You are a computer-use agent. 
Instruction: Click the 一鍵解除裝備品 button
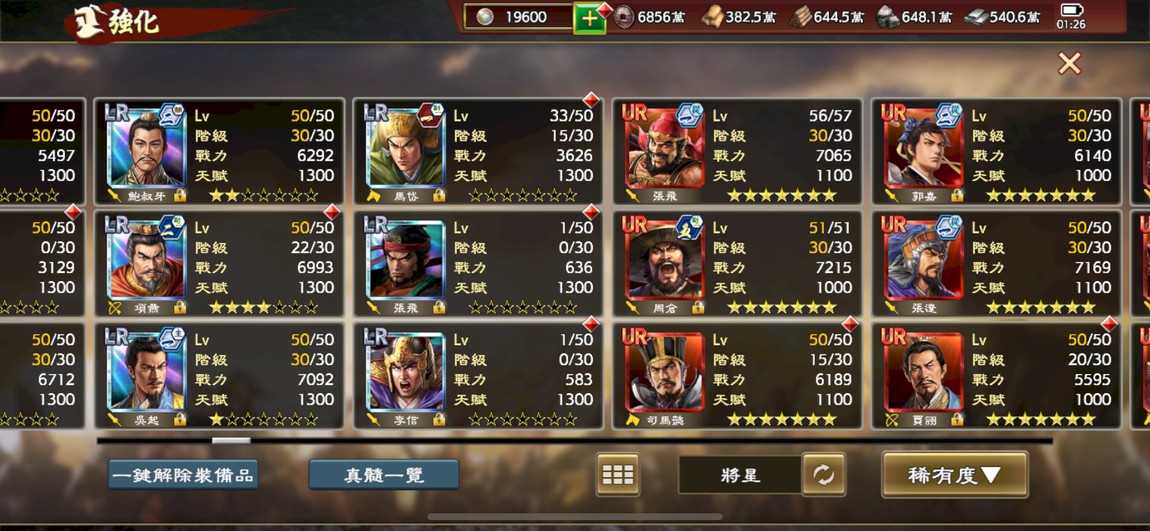coord(183,475)
